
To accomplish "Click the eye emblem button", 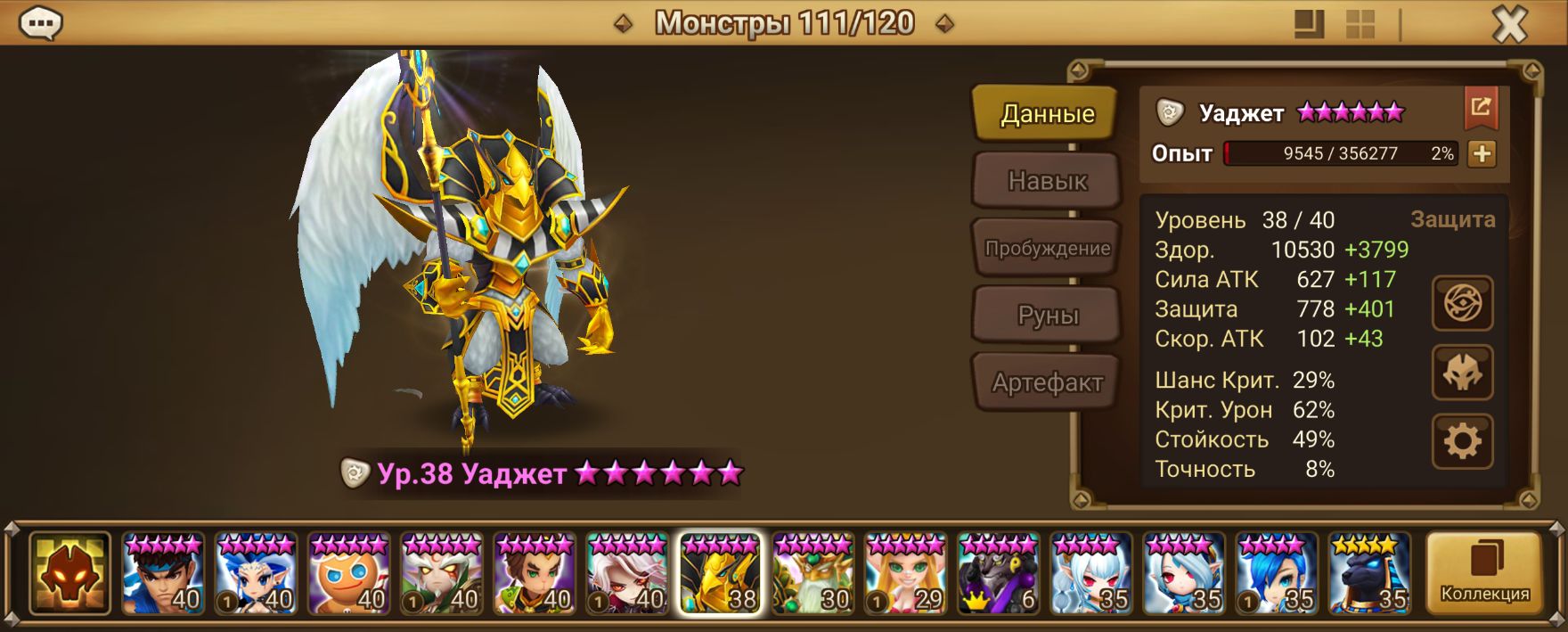I will (x=1462, y=304).
